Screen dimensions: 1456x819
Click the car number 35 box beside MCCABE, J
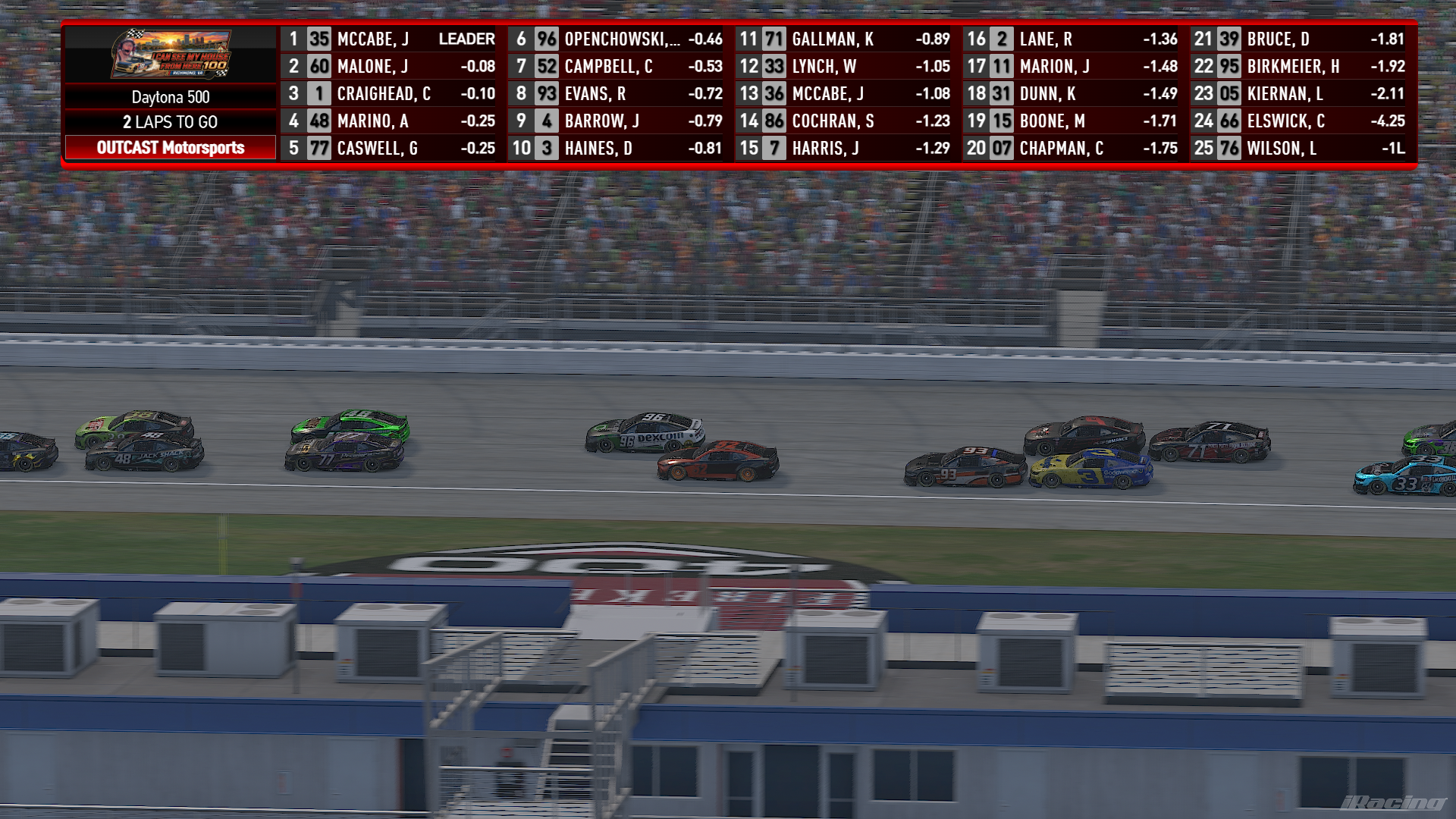click(319, 39)
